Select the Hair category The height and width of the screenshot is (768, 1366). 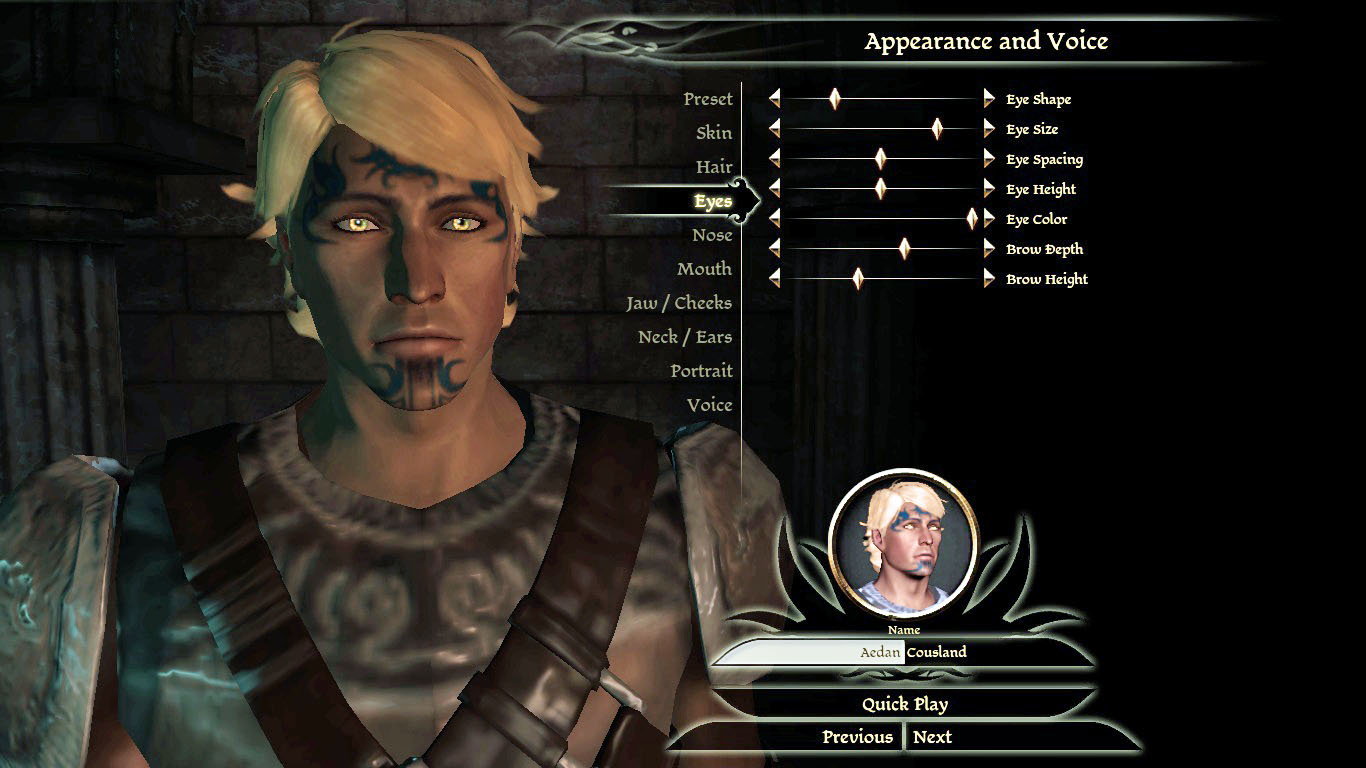point(714,167)
